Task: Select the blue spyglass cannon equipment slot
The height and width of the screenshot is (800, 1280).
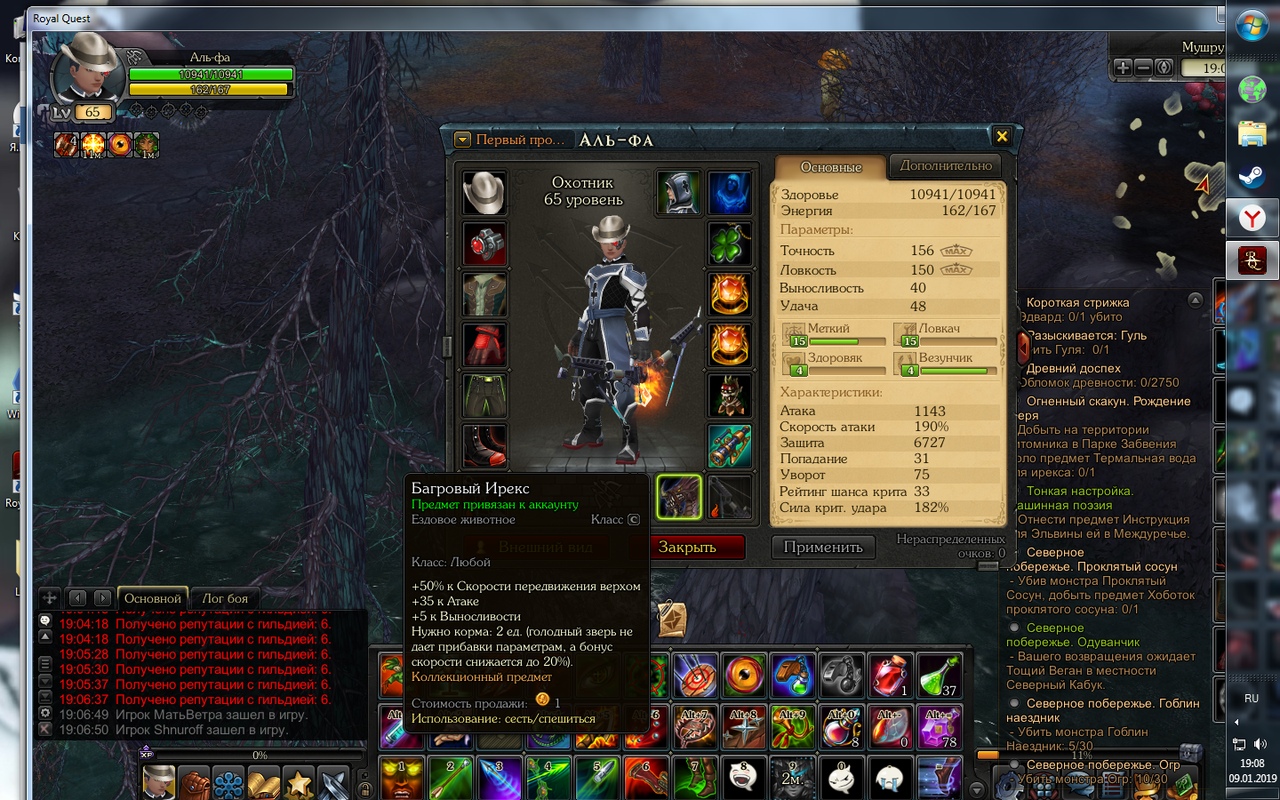Action: click(x=729, y=446)
